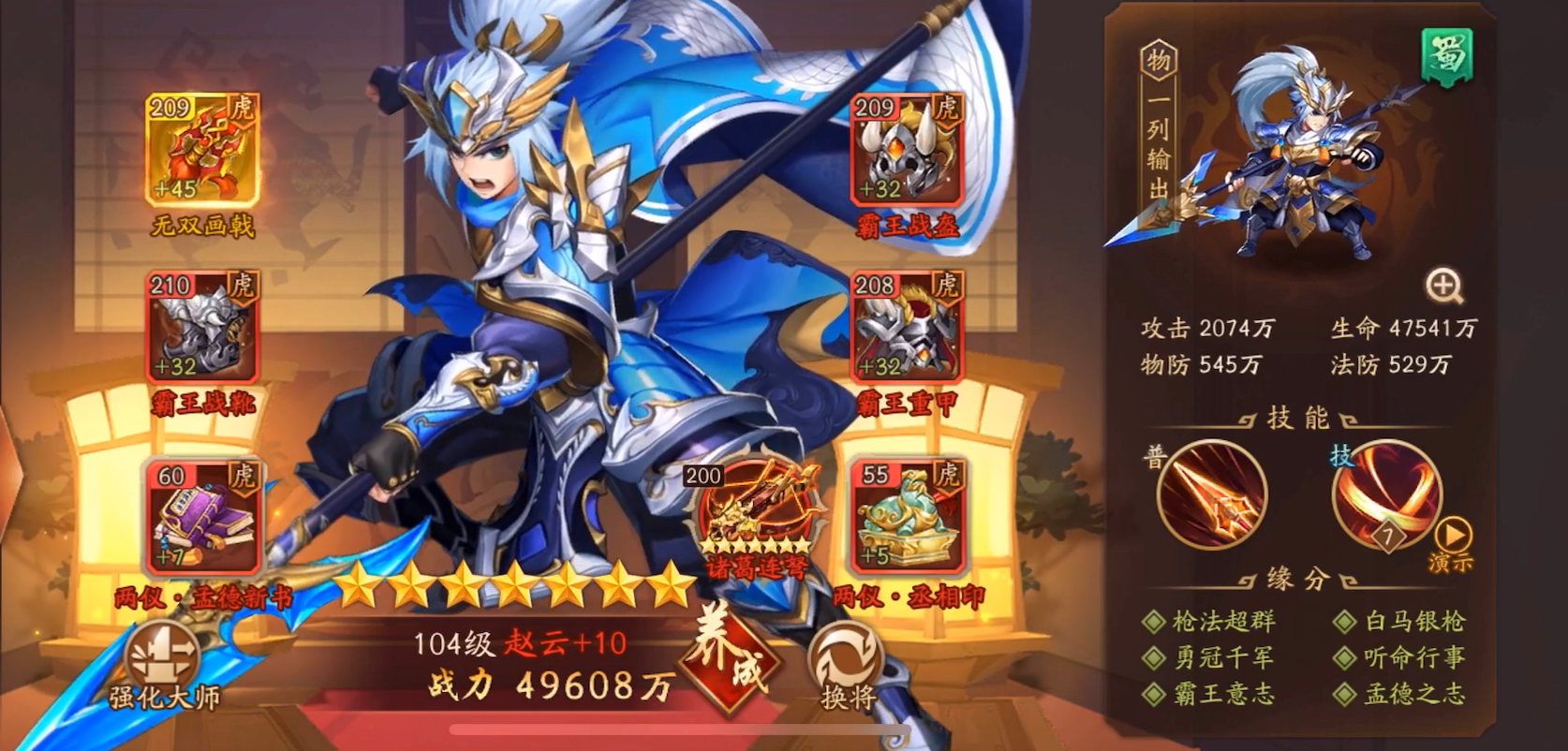Select the 枪法超群 fate bond entry

(x=1211, y=619)
